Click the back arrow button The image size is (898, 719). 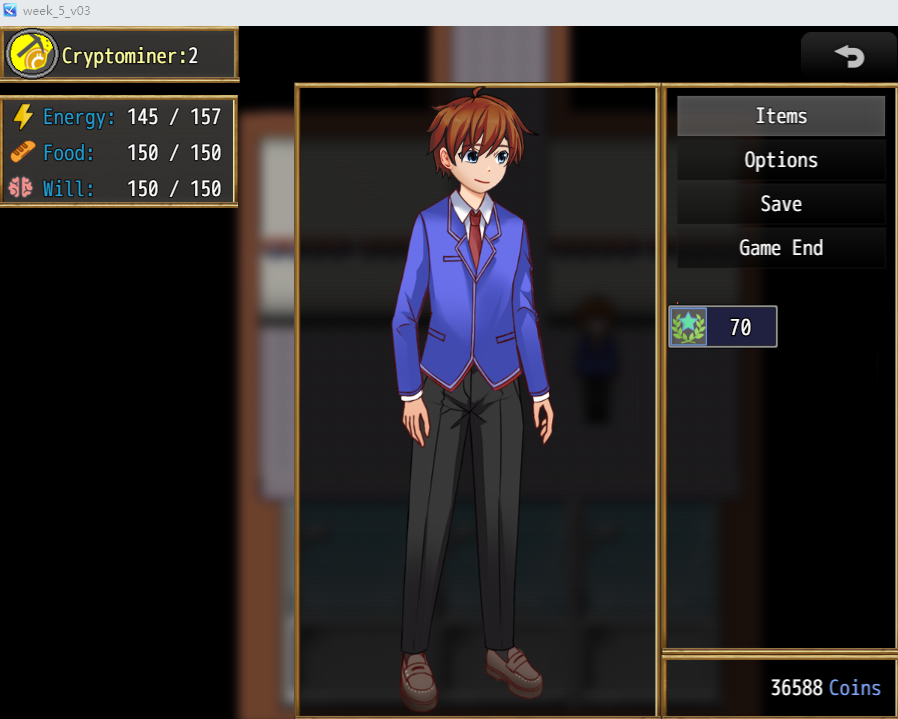click(849, 56)
